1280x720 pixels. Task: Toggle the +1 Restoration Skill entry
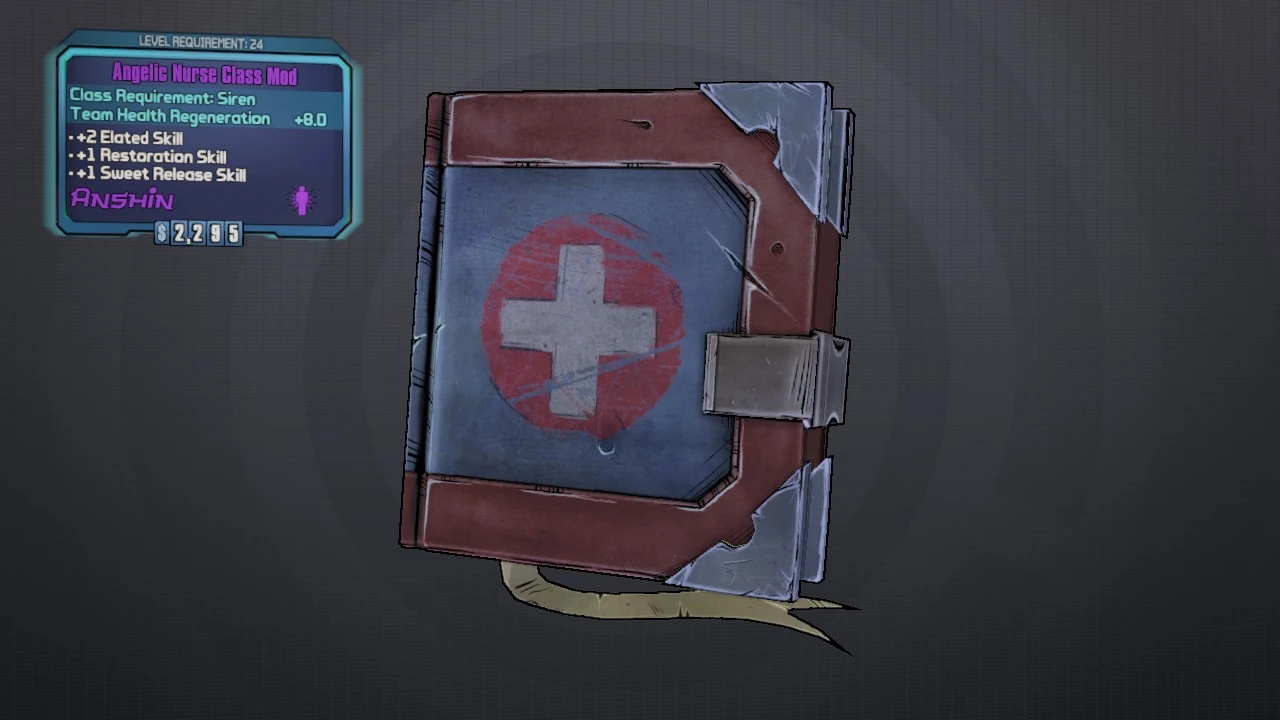pyautogui.click(x=147, y=156)
